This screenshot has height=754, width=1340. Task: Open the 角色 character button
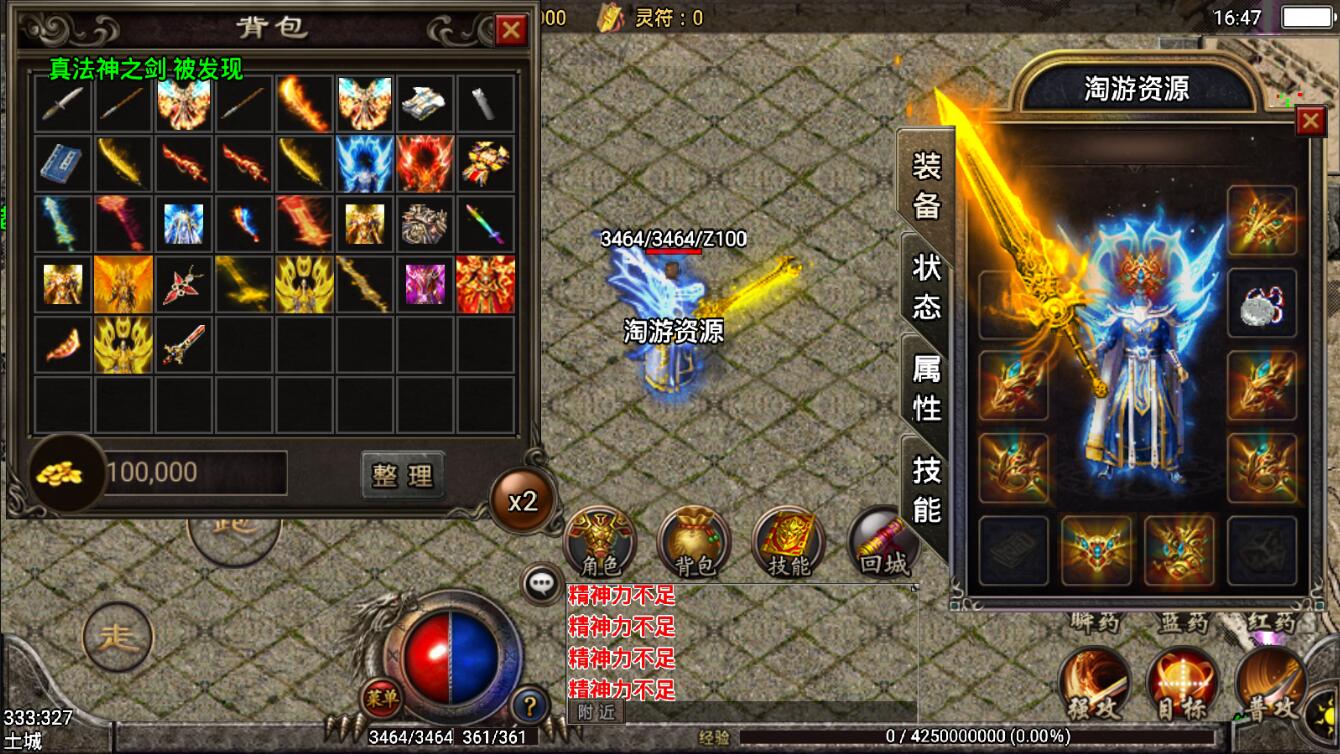click(x=600, y=543)
